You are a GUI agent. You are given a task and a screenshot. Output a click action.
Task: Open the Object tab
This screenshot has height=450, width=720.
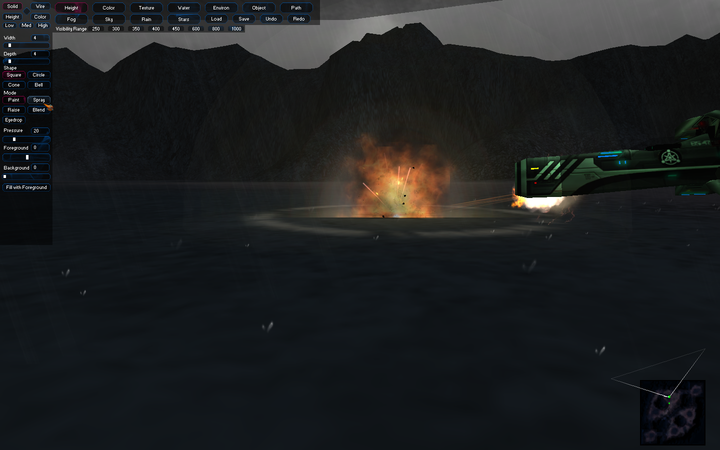click(259, 7)
